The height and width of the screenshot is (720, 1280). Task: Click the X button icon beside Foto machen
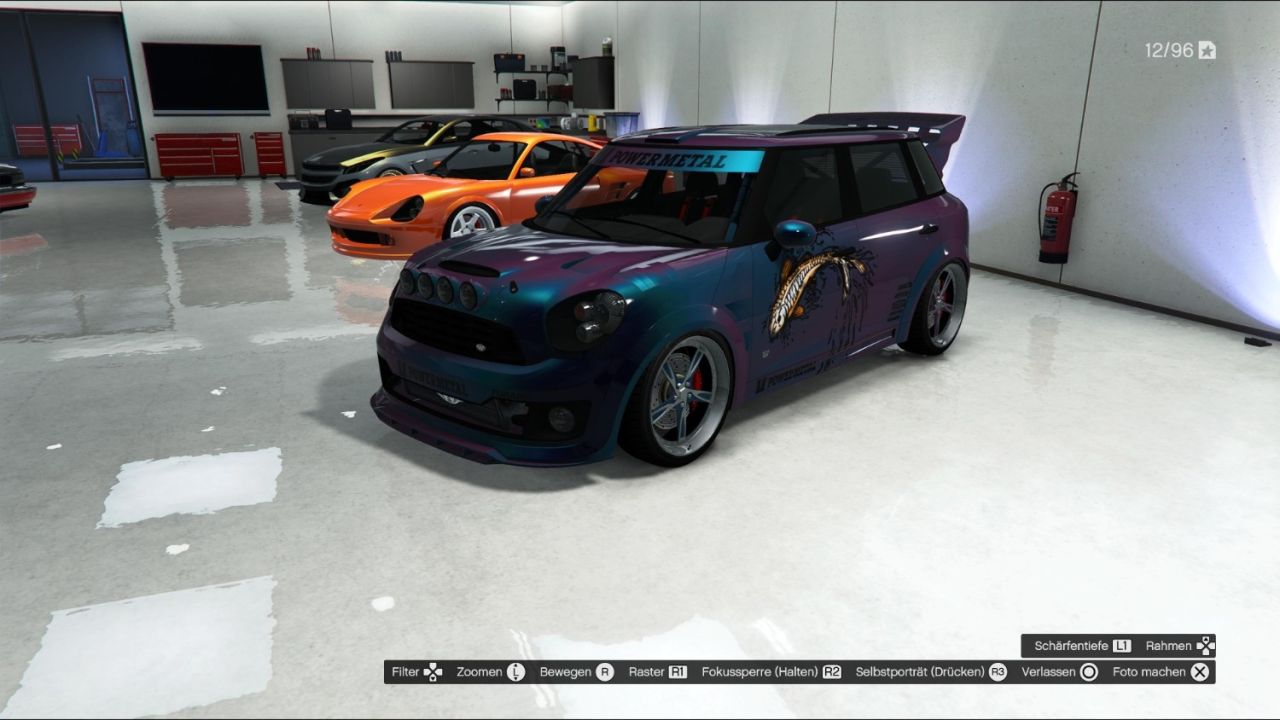pyautogui.click(x=1197, y=672)
